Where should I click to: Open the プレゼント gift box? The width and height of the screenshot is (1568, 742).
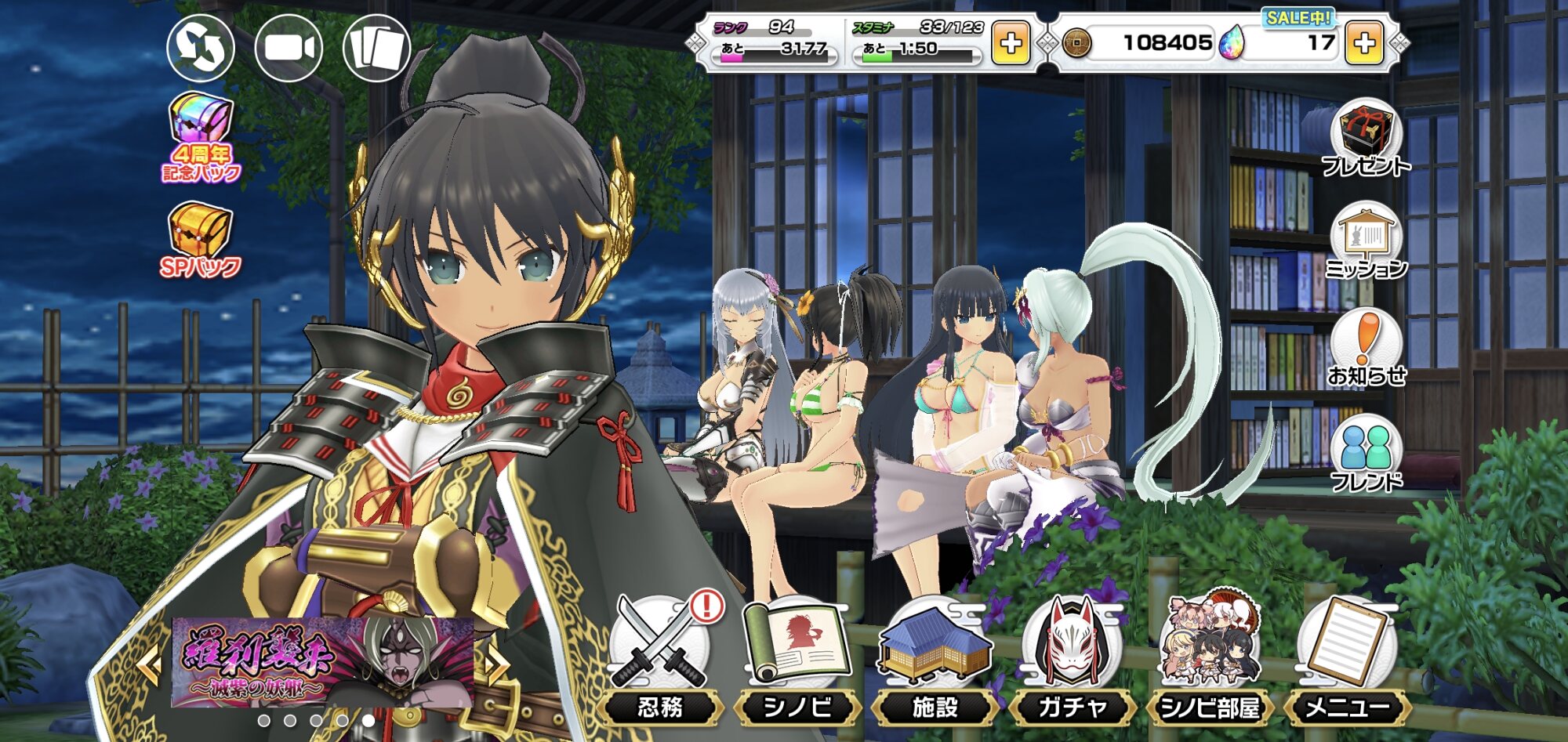click(x=1366, y=138)
